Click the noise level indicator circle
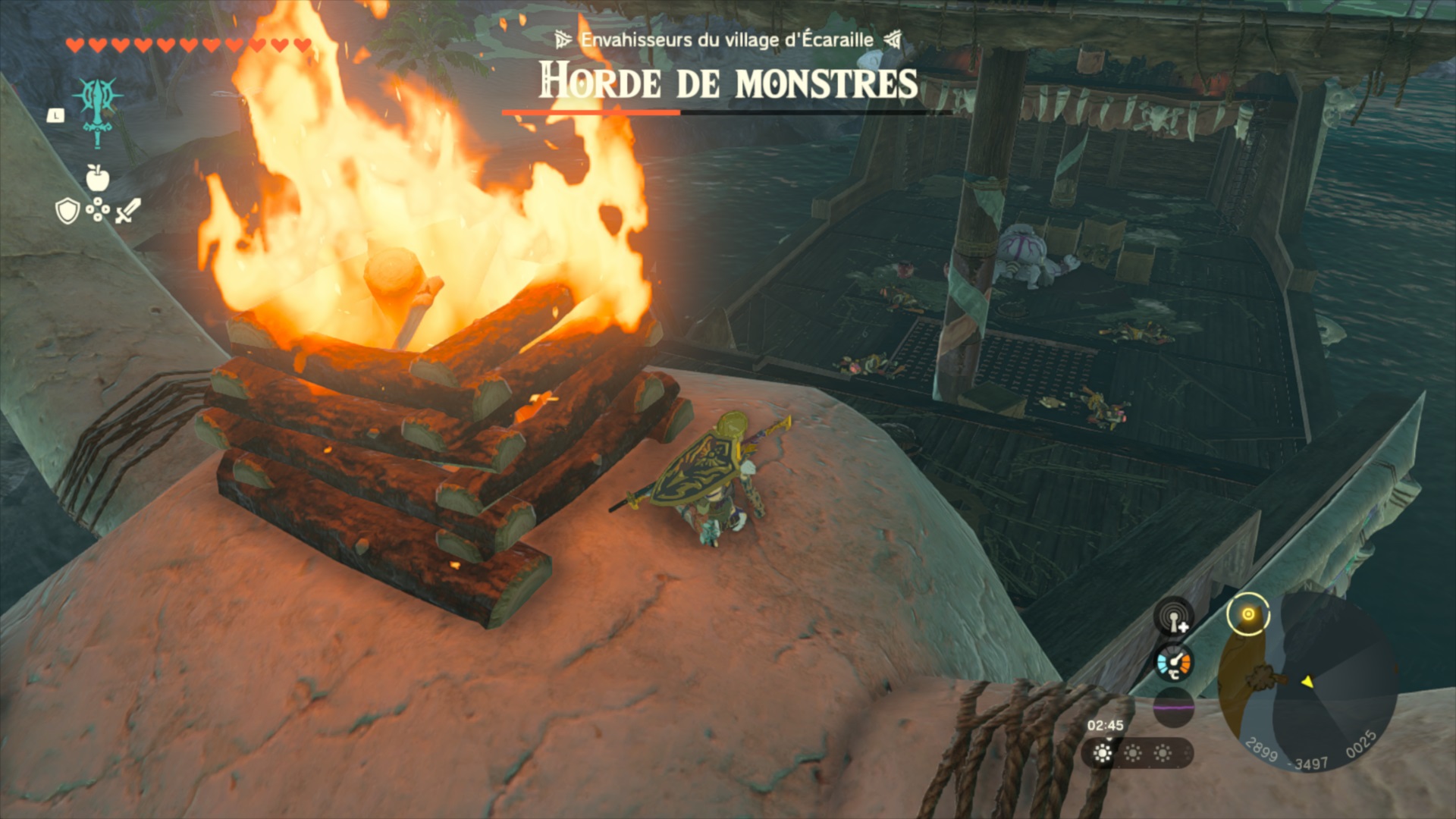Image resolution: width=1456 pixels, height=819 pixels. click(x=1174, y=709)
